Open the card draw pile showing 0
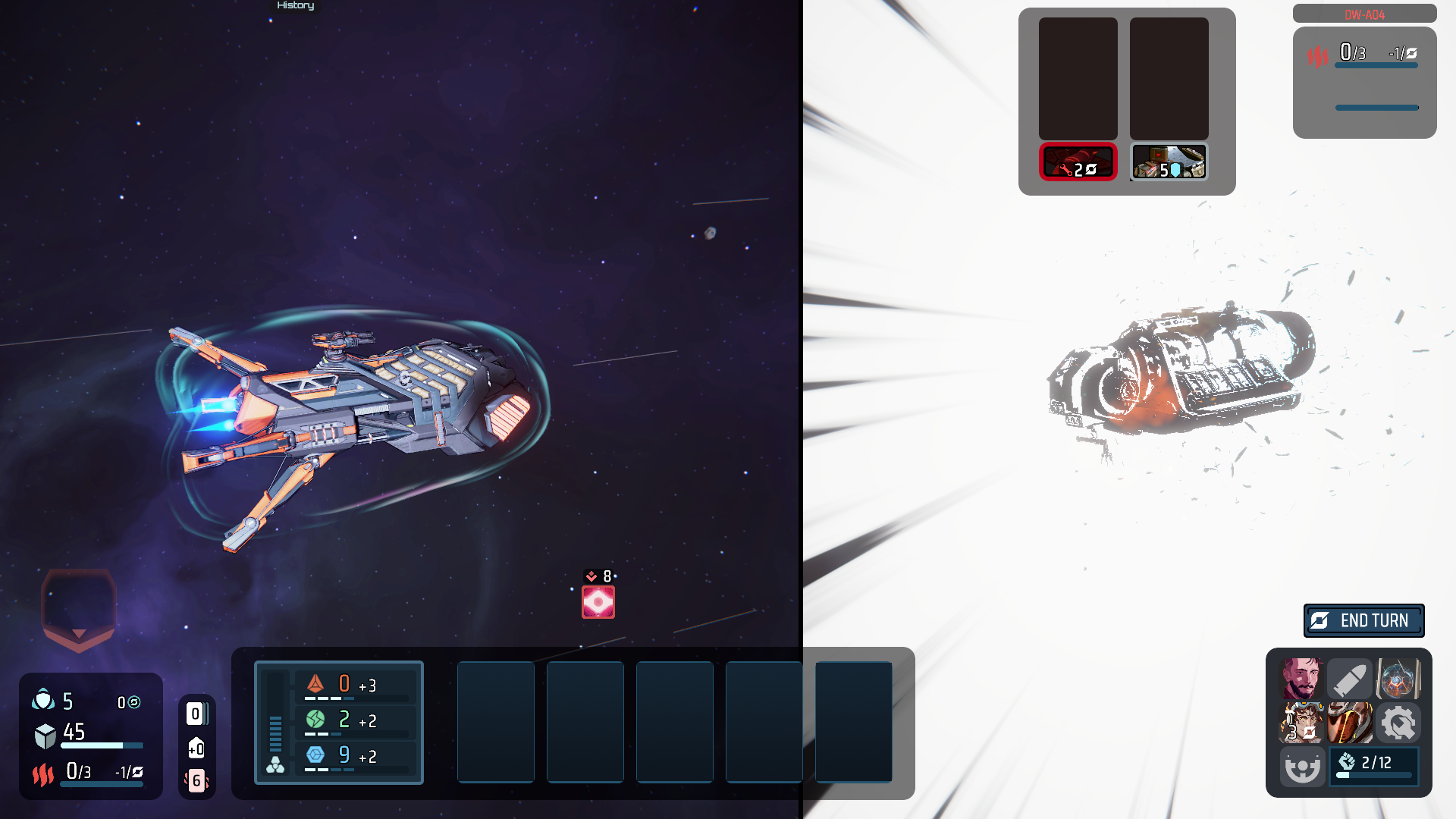The width and height of the screenshot is (1456, 819). [x=196, y=713]
